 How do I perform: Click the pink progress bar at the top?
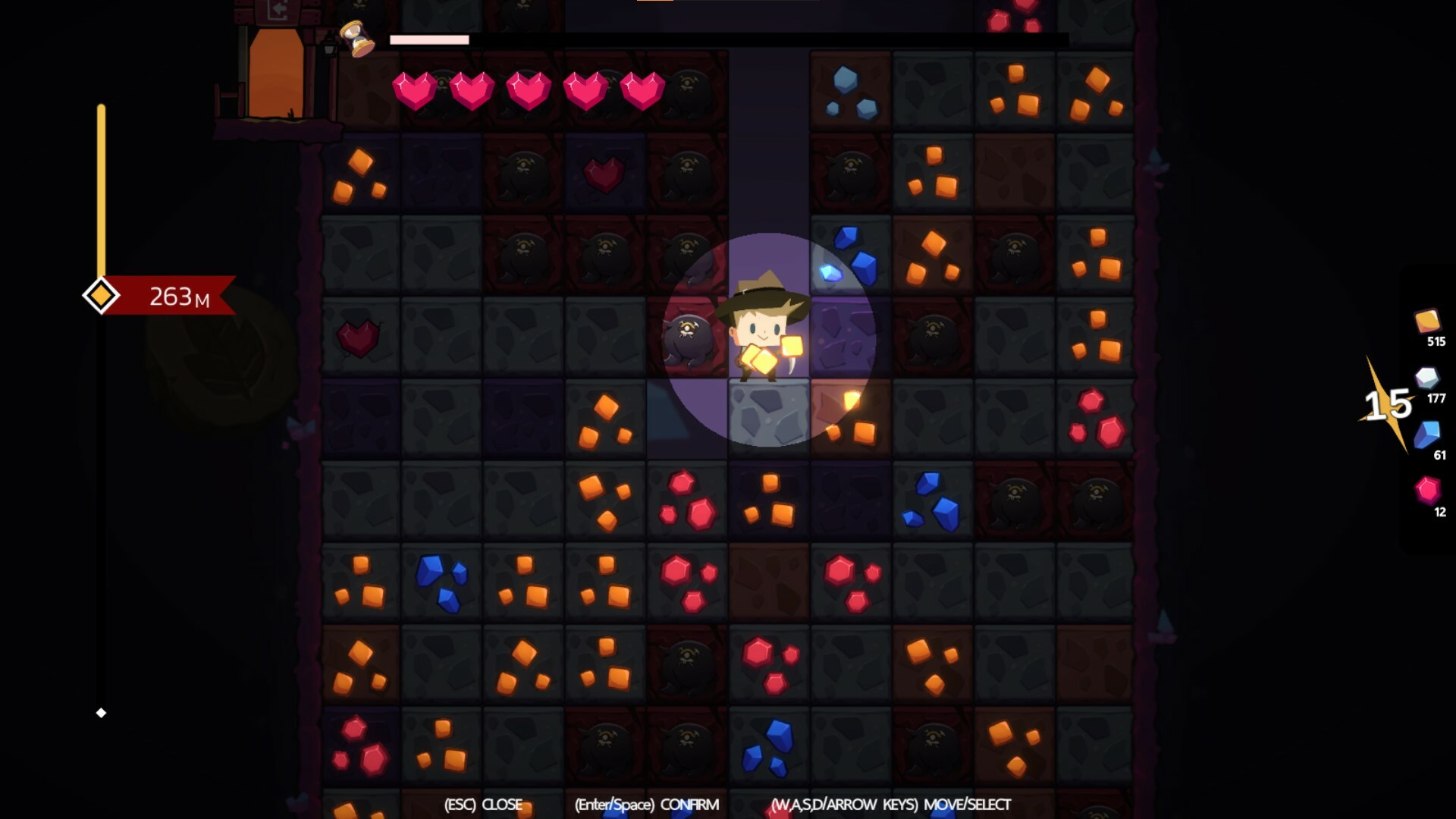point(428,38)
